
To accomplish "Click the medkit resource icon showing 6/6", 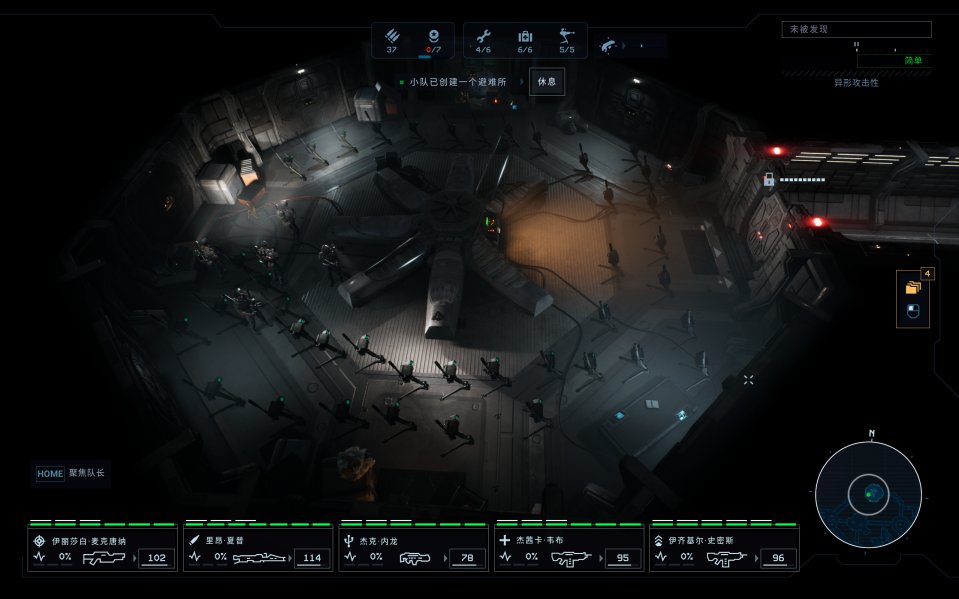I will point(525,35).
